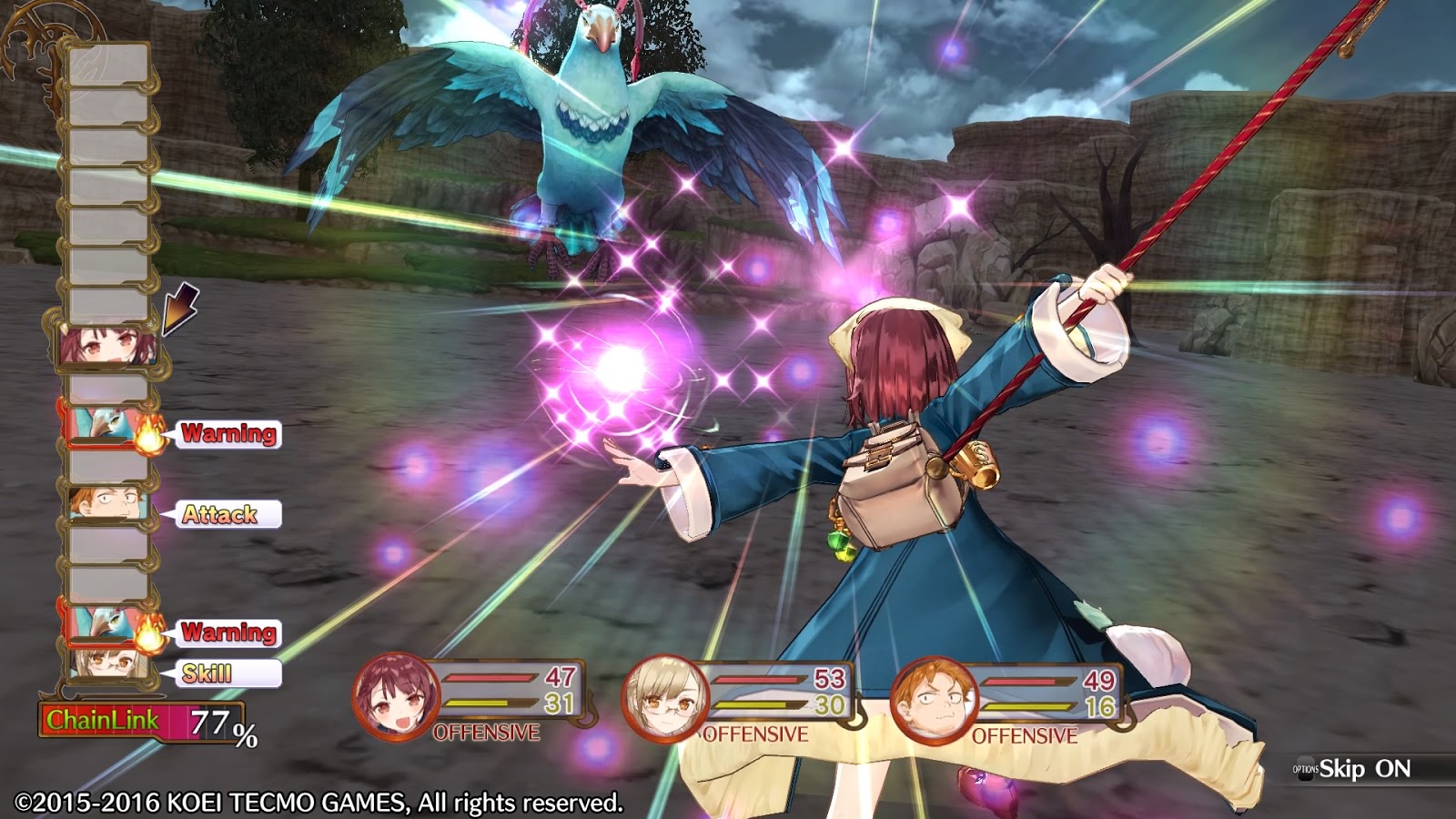Click the Attack label in the turn order
This screenshot has width=1456, height=819.
click(221, 514)
